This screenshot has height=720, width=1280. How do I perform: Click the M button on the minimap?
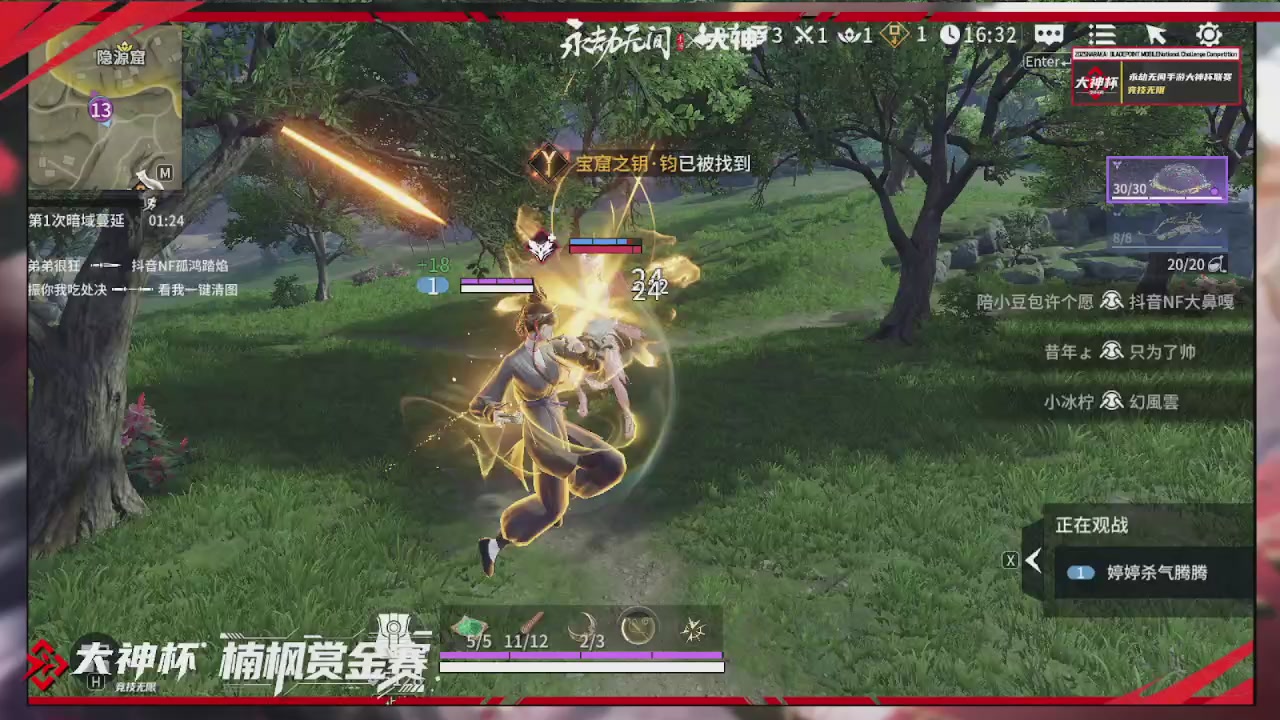point(163,174)
